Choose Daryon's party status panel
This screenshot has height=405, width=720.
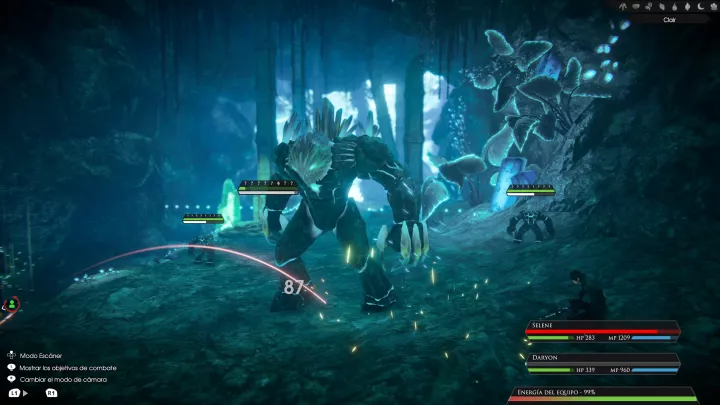click(x=602, y=361)
